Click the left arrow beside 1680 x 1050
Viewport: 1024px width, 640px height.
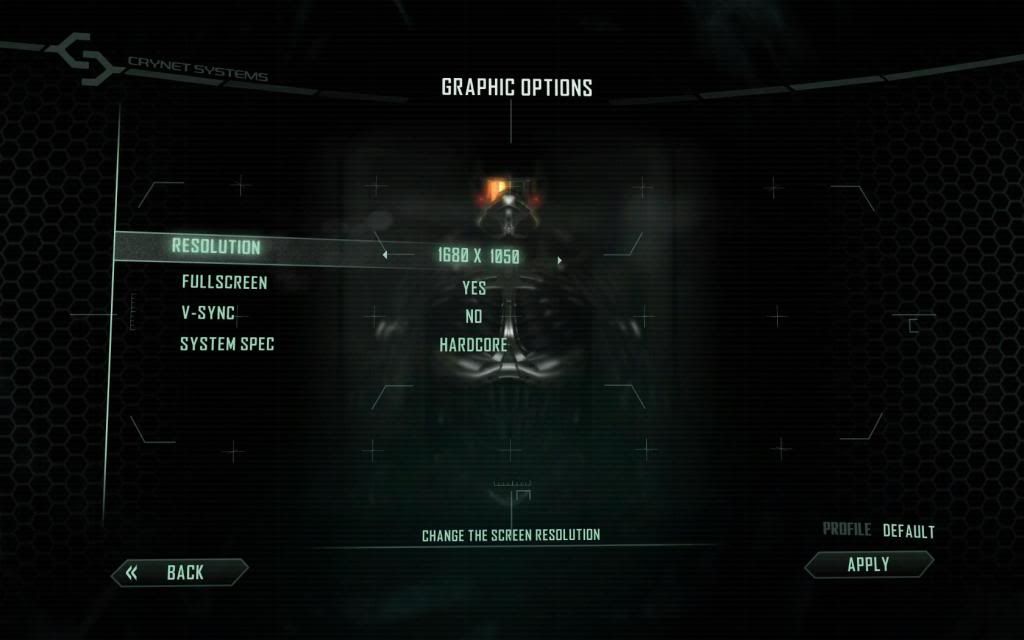386,255
